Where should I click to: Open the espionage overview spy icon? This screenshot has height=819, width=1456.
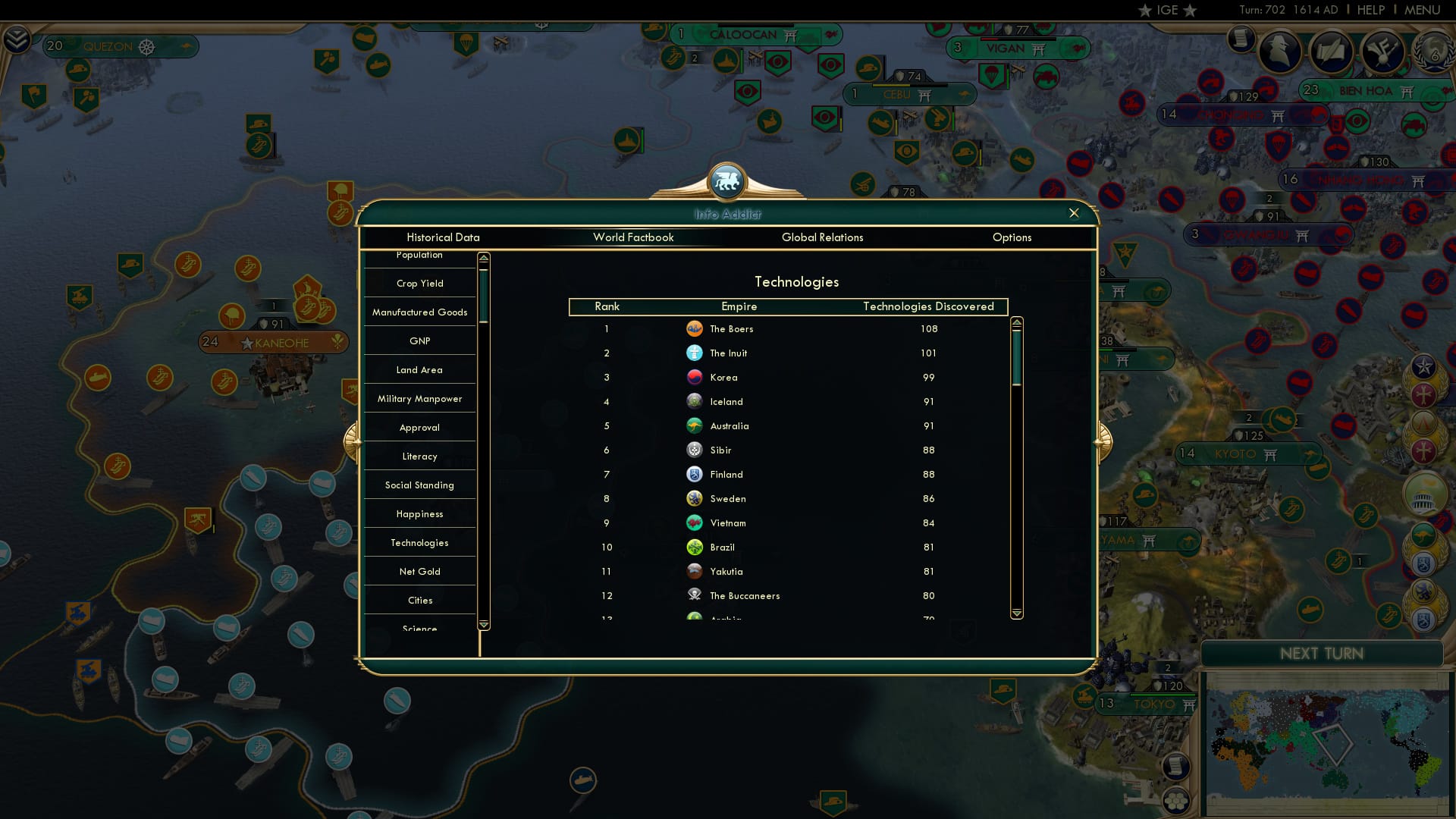pyautogui.click(x=1279, y=52)
